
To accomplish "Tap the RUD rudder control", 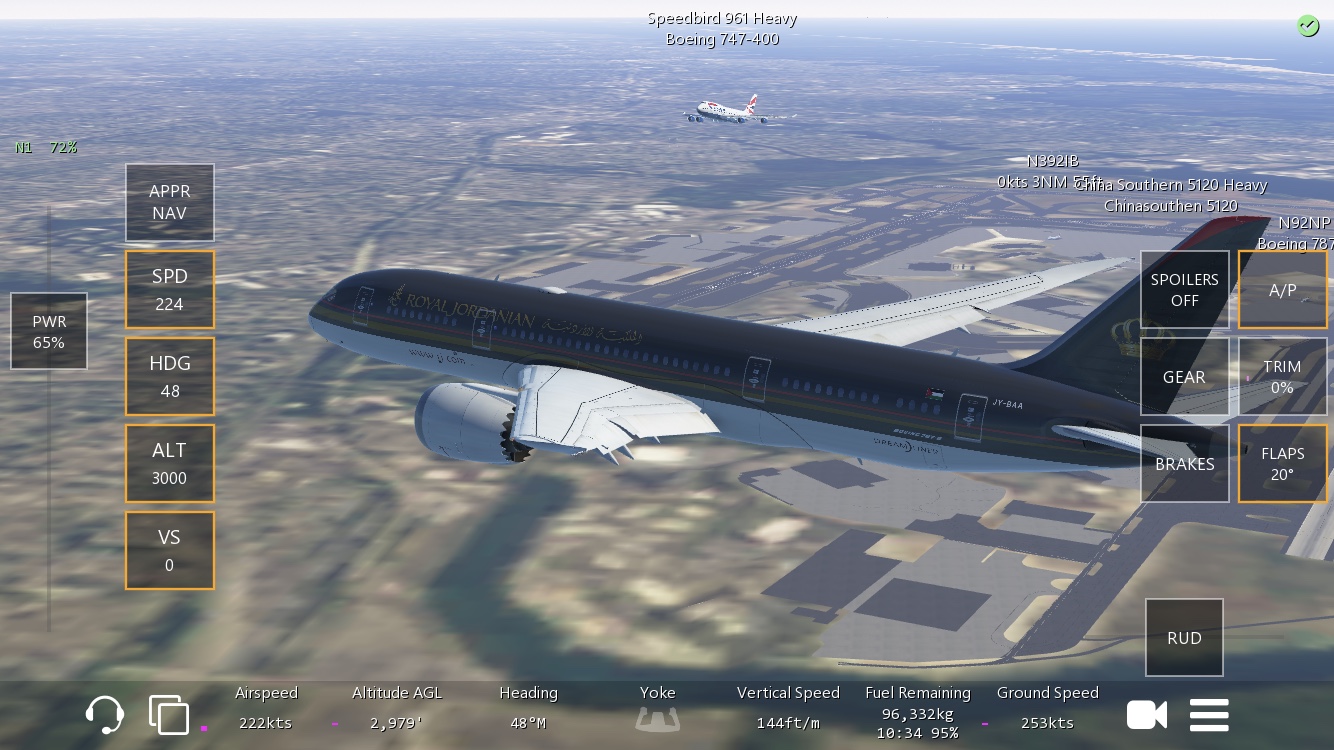I will pyautogui.click(x=1184, y=637).
